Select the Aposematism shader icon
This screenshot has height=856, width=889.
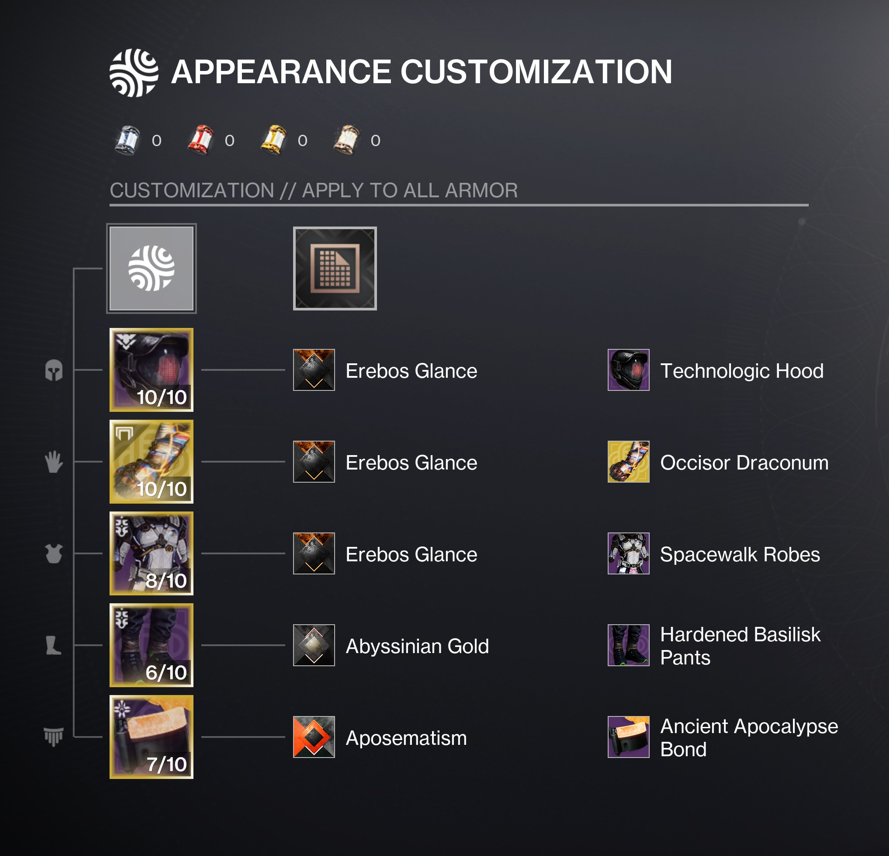314,738
